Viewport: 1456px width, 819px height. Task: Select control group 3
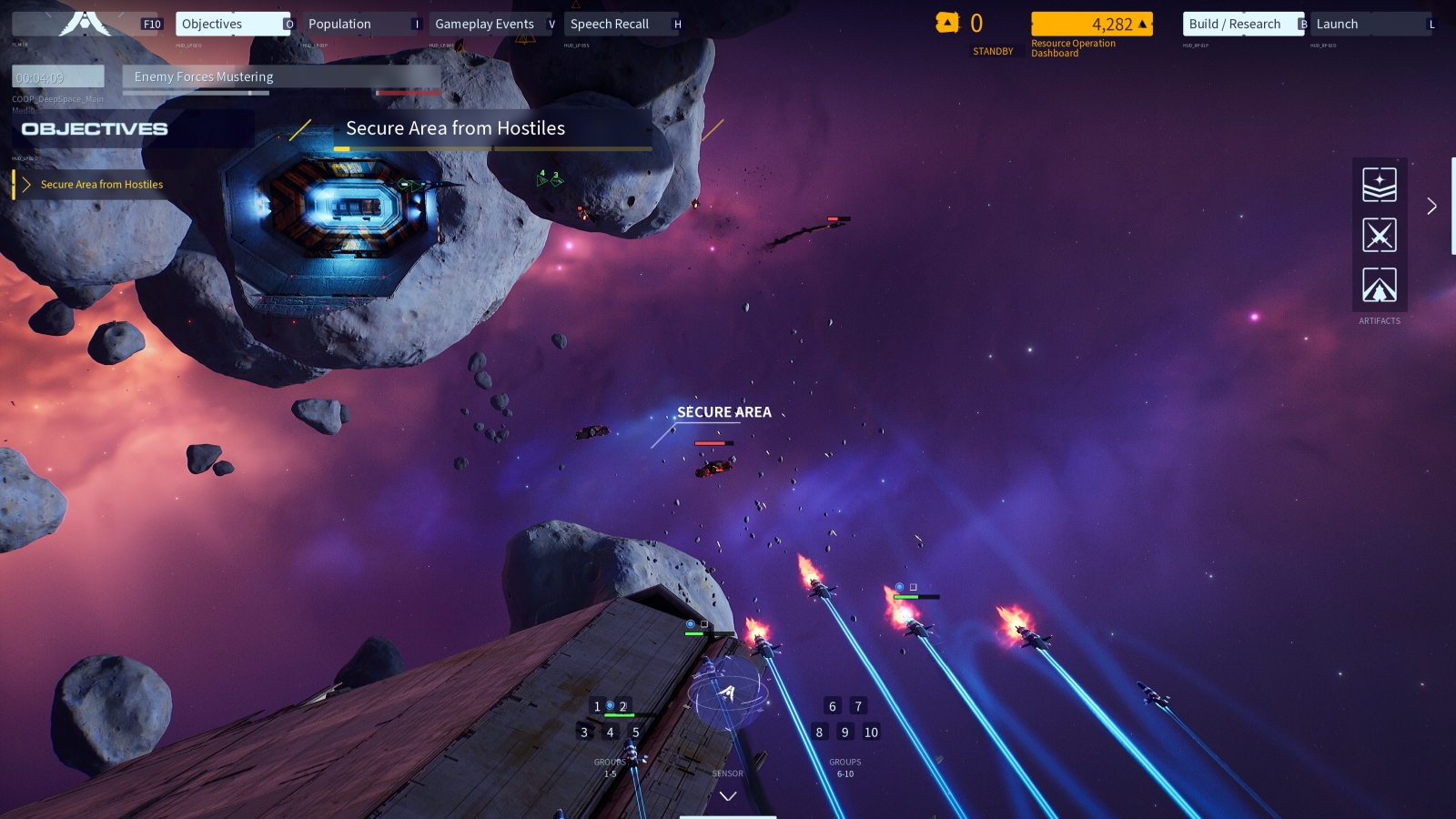click(x=584, y=733)
